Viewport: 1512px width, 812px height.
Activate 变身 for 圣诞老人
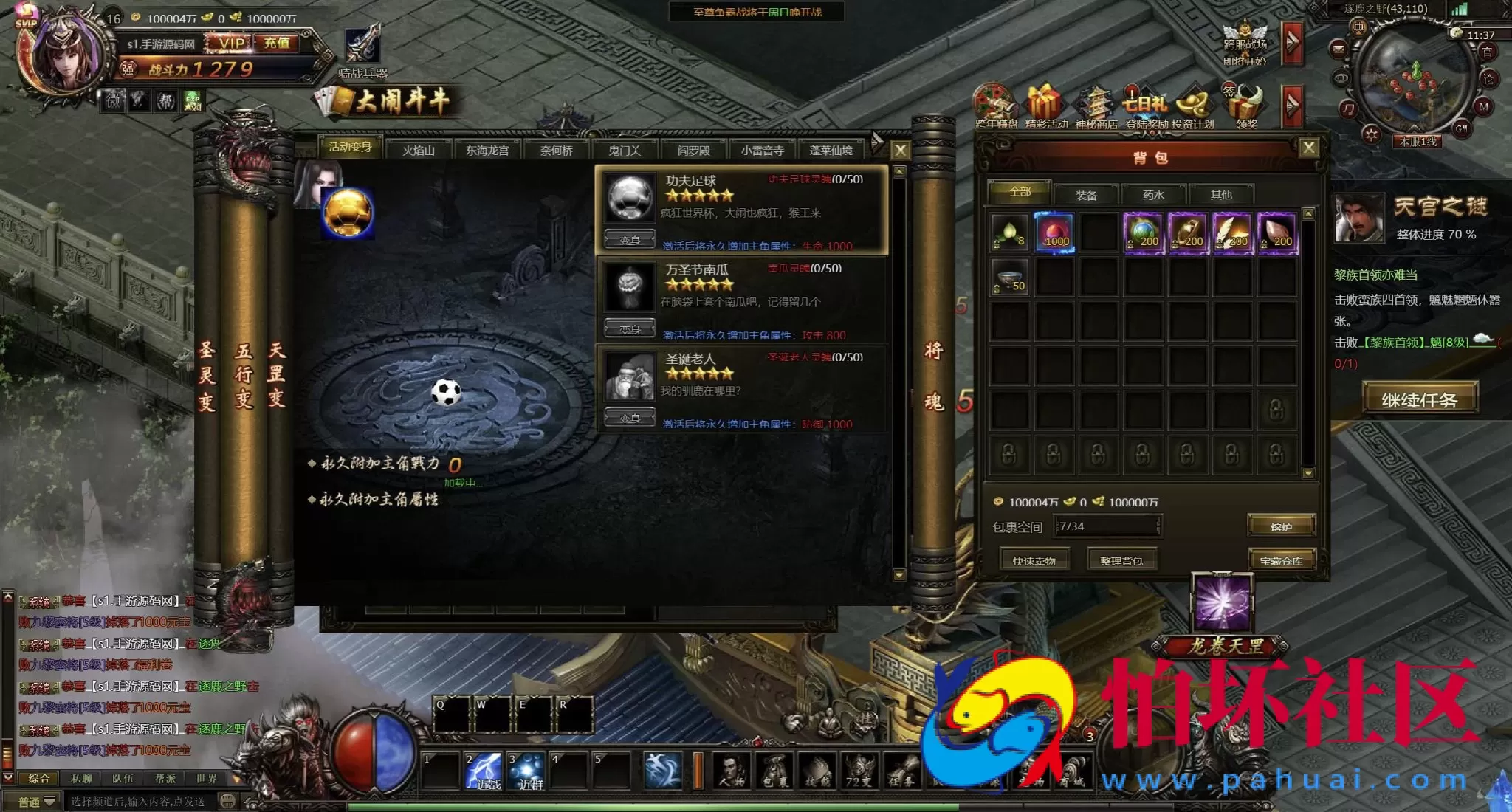pyautogui.click(x=629, y=418)
